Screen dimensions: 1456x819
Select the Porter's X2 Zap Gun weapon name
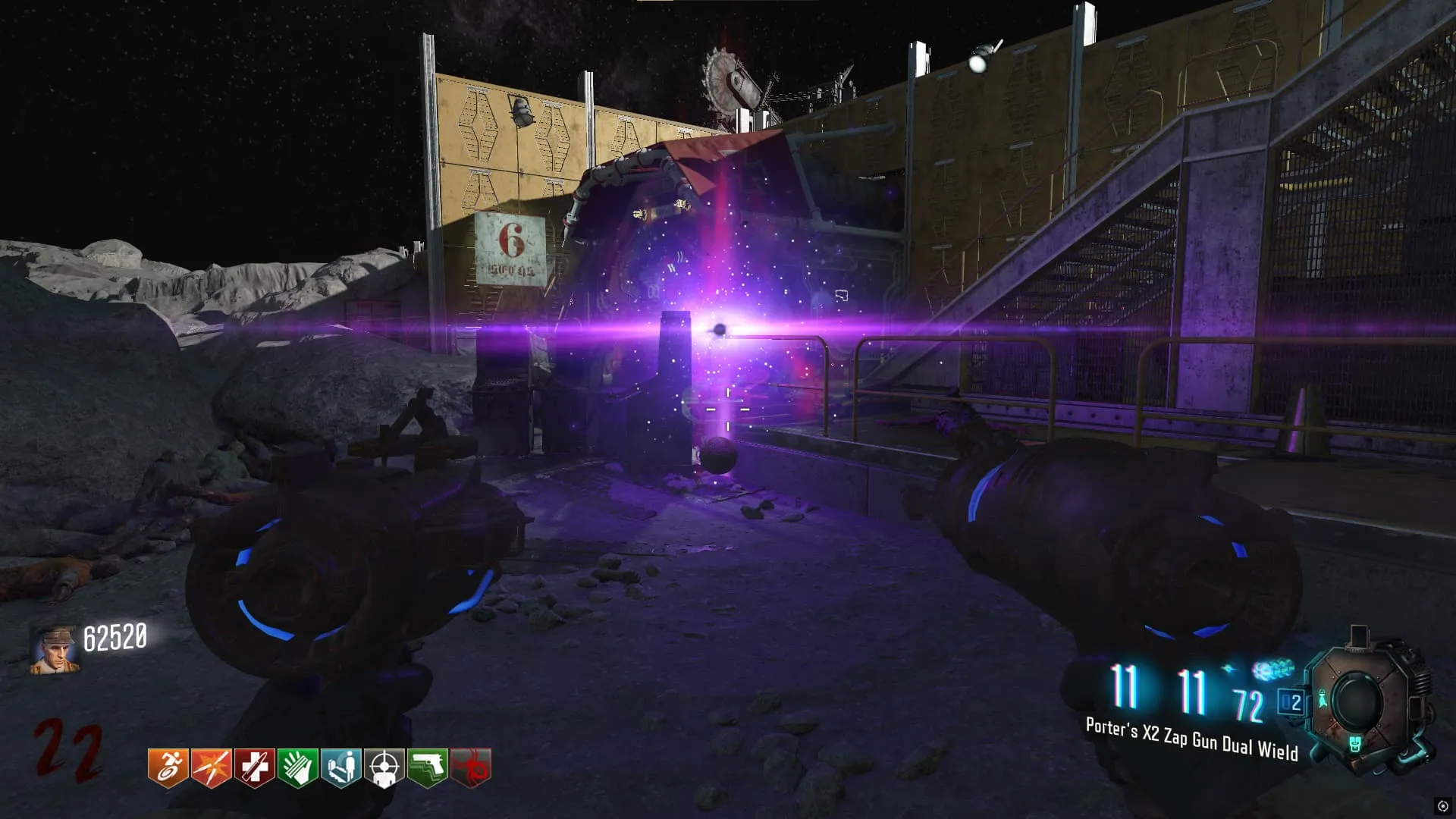[1191, 739]
